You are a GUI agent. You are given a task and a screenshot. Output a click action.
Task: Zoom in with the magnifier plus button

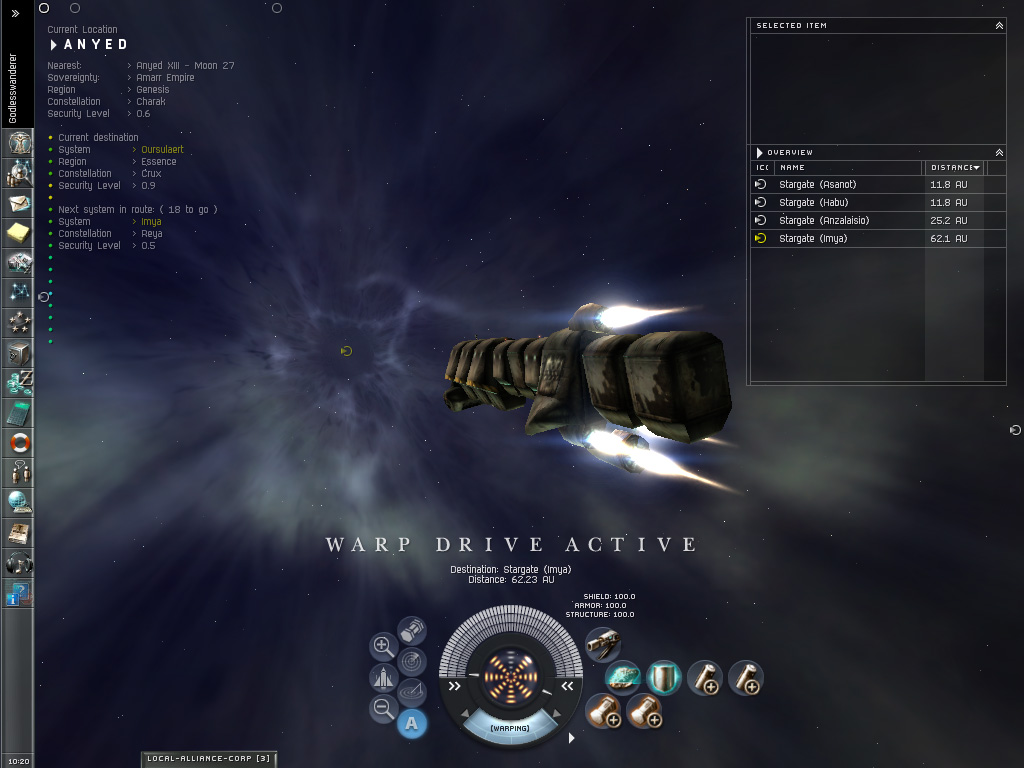(x=382, y=646)
